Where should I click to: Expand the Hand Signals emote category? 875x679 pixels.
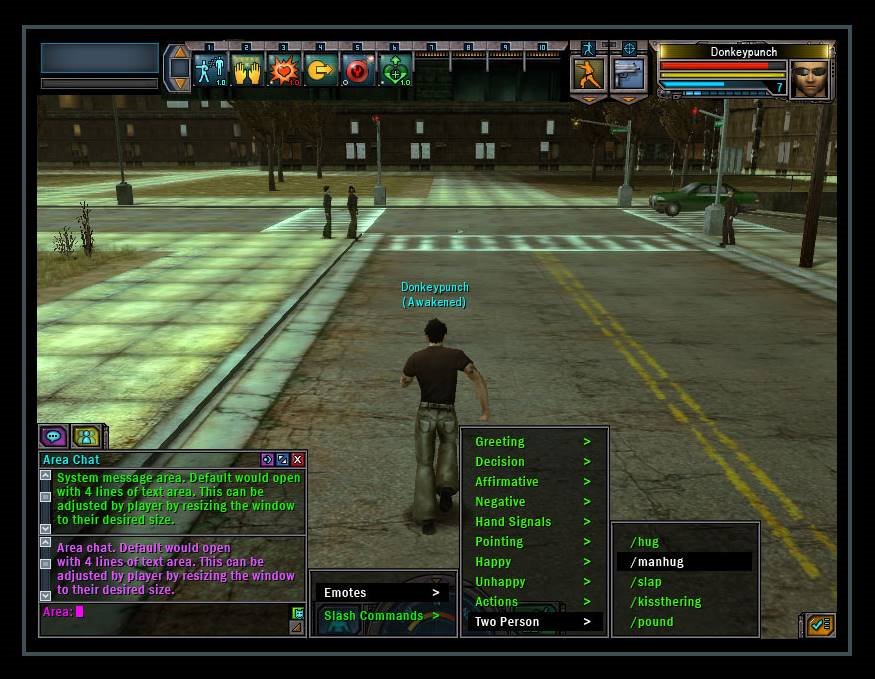point(533,522)
